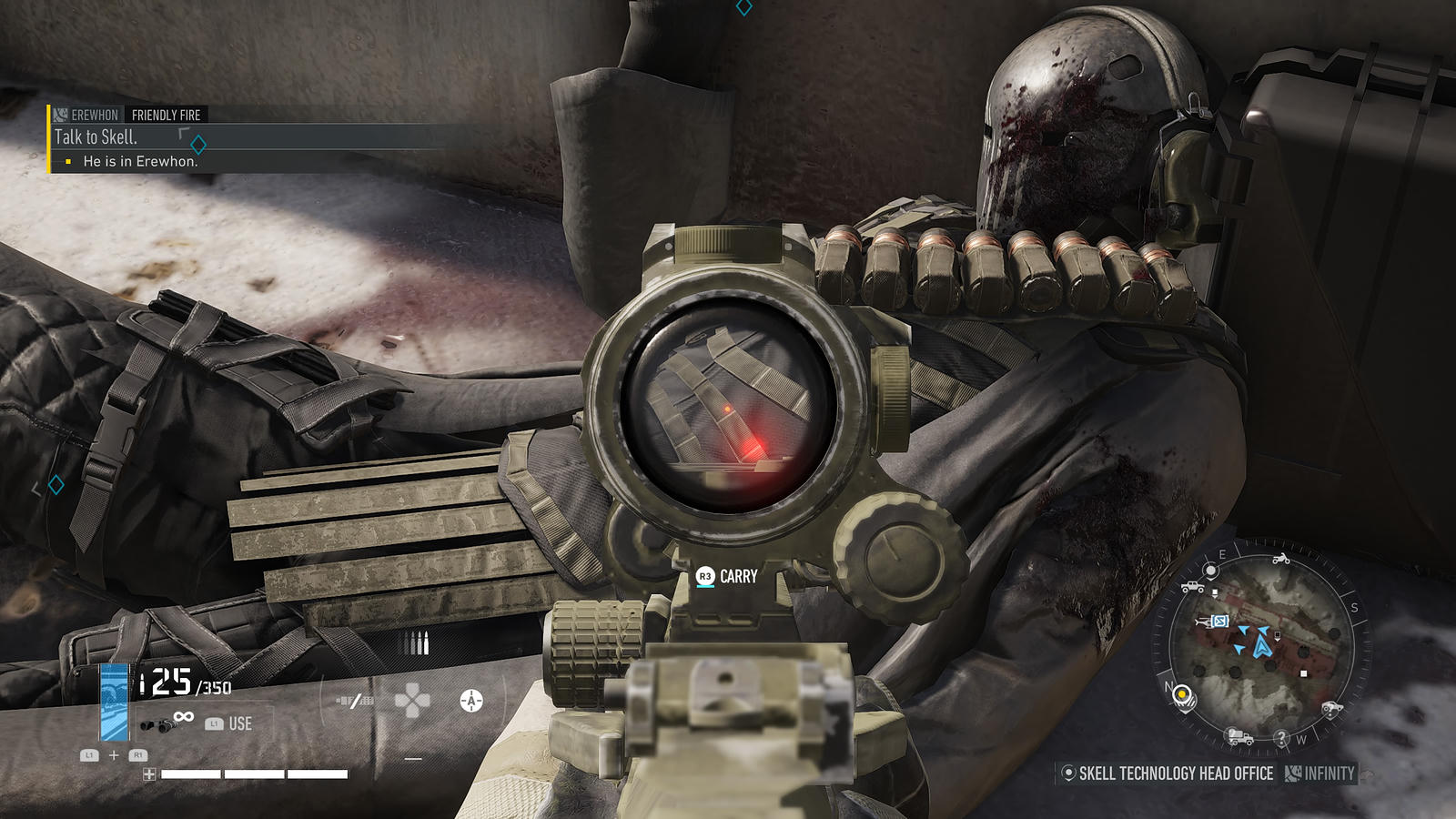Click the Friendly Fire mission label
This screenshot has height=819, width=1456.
(166, 115)
